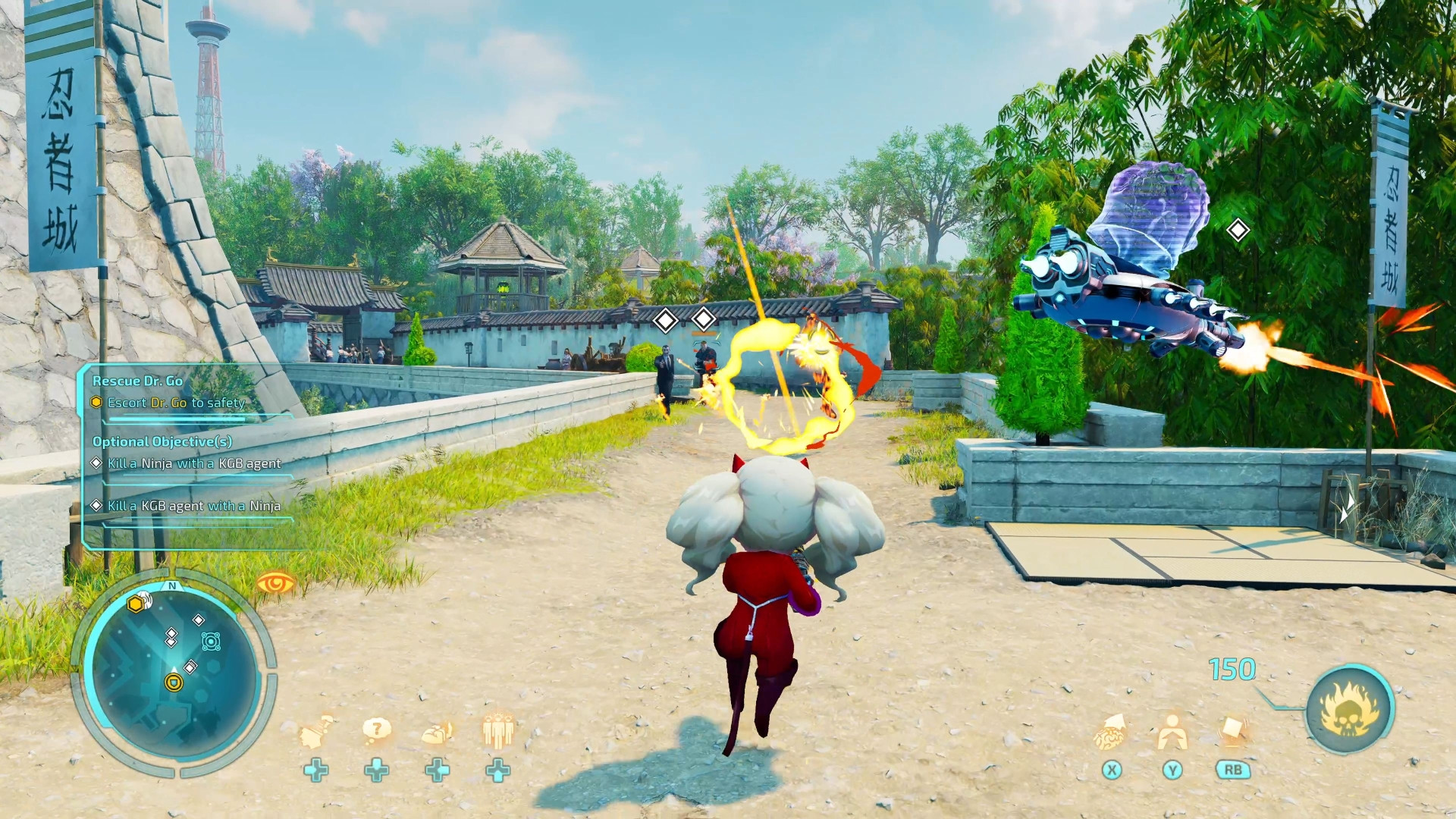Toggle the Kill a KGB agent with Ninja diamond
The height and width of the screenshot is (819, 1456).
coord(97,506)
